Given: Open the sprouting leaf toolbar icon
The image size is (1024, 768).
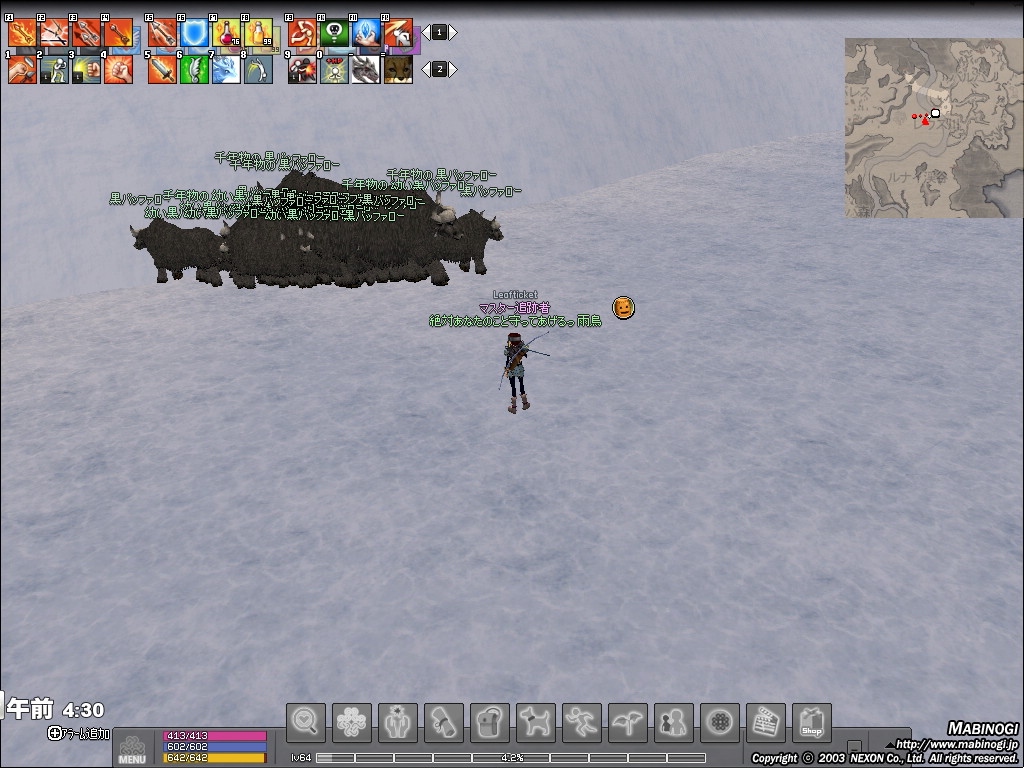Looking at the screenshot, I should (x=627, y=722).
